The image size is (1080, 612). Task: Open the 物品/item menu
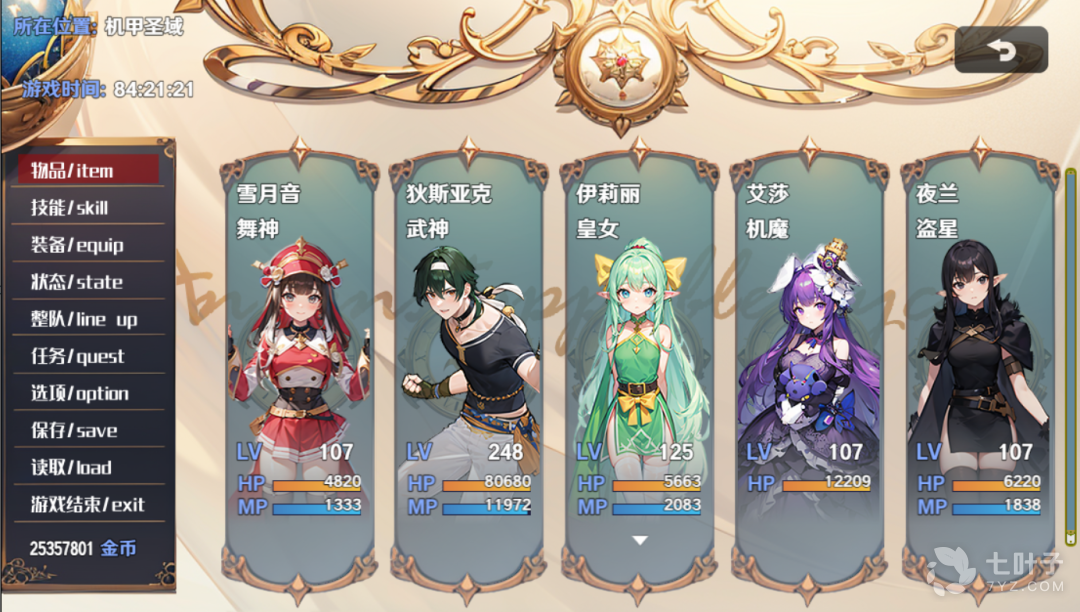[88, 170]
